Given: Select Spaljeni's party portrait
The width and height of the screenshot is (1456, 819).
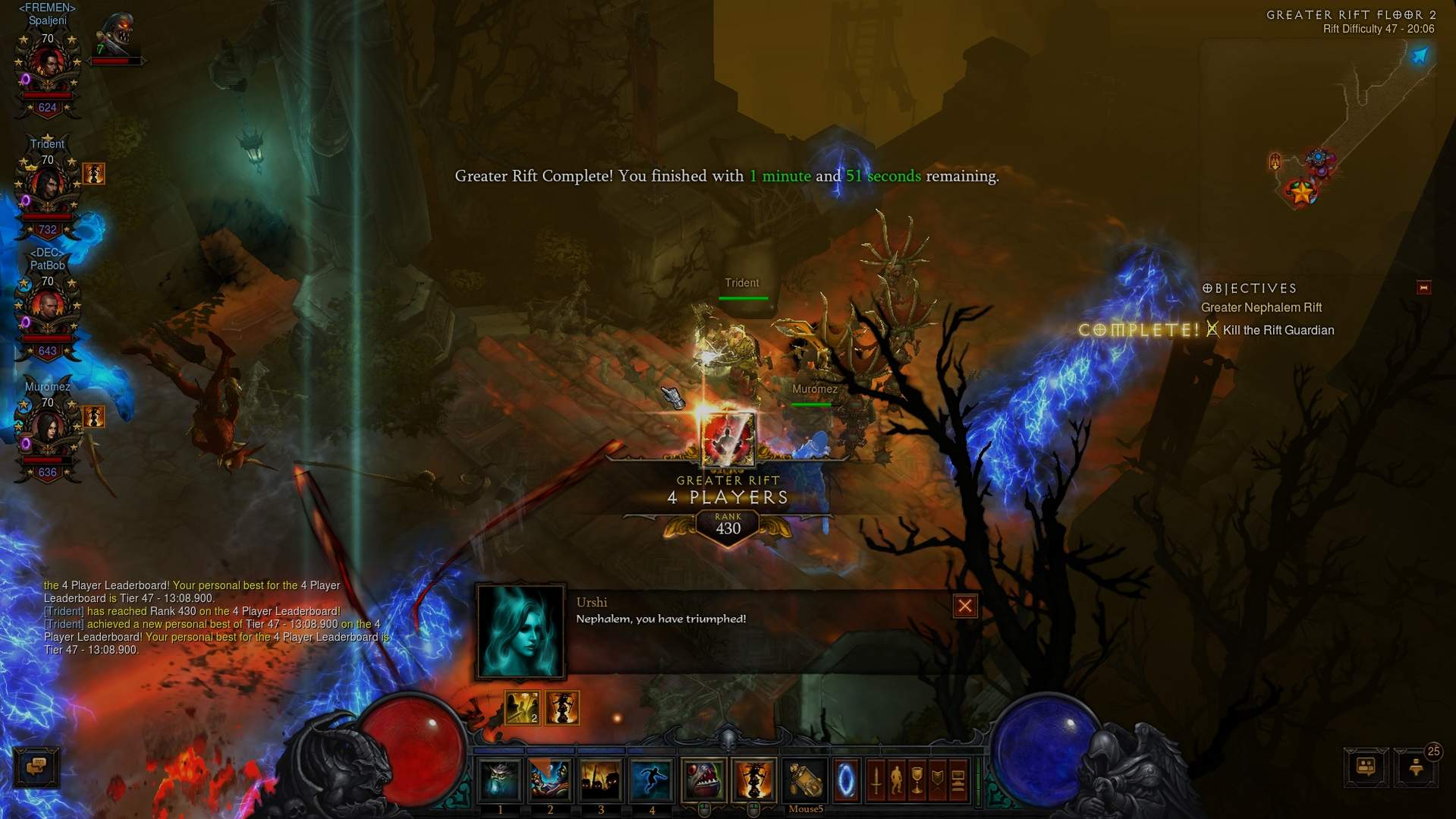Looking at the screenshot, I should click(47, 66).
